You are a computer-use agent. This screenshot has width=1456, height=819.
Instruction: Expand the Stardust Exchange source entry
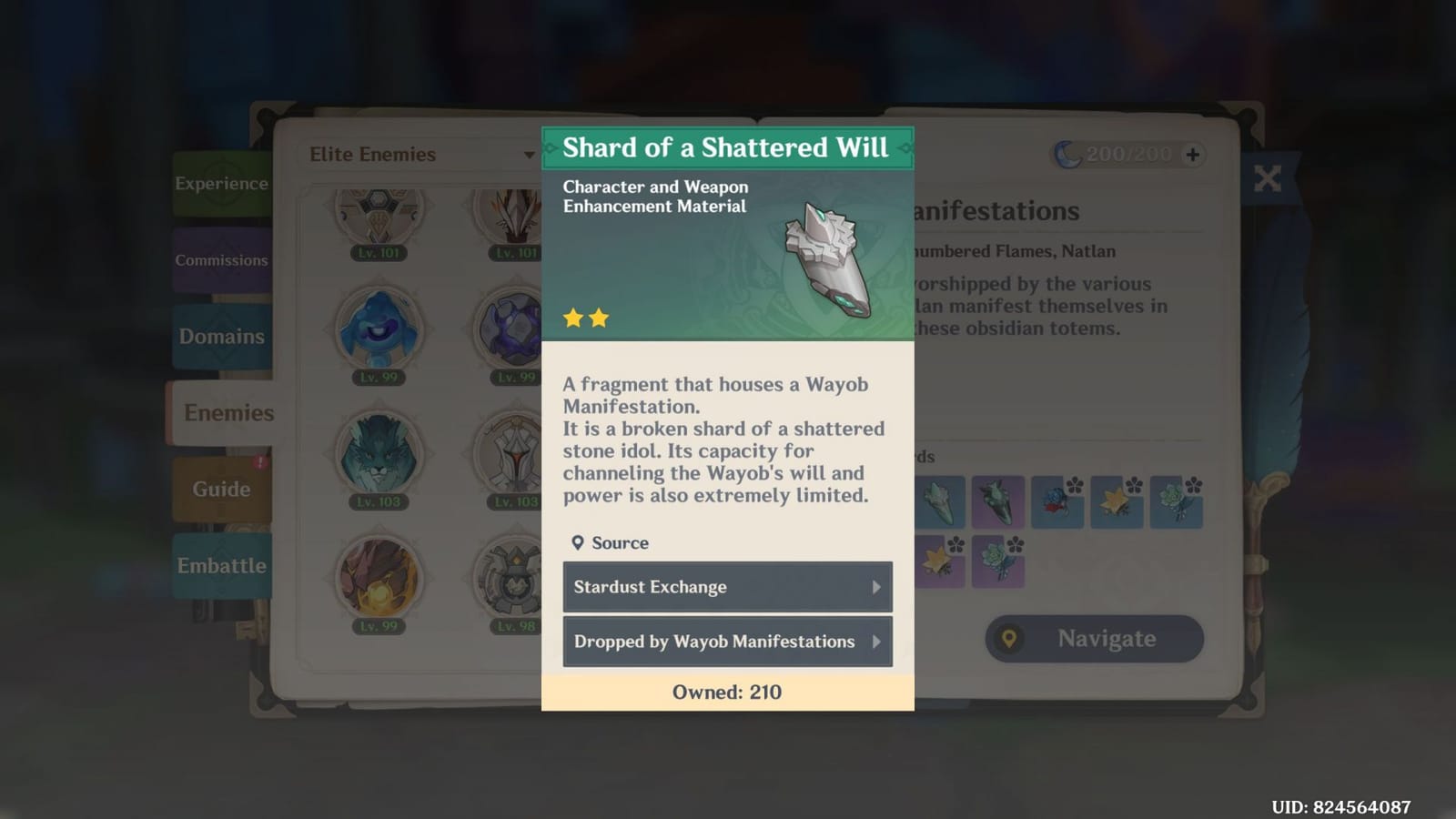(x=727, y=587)
